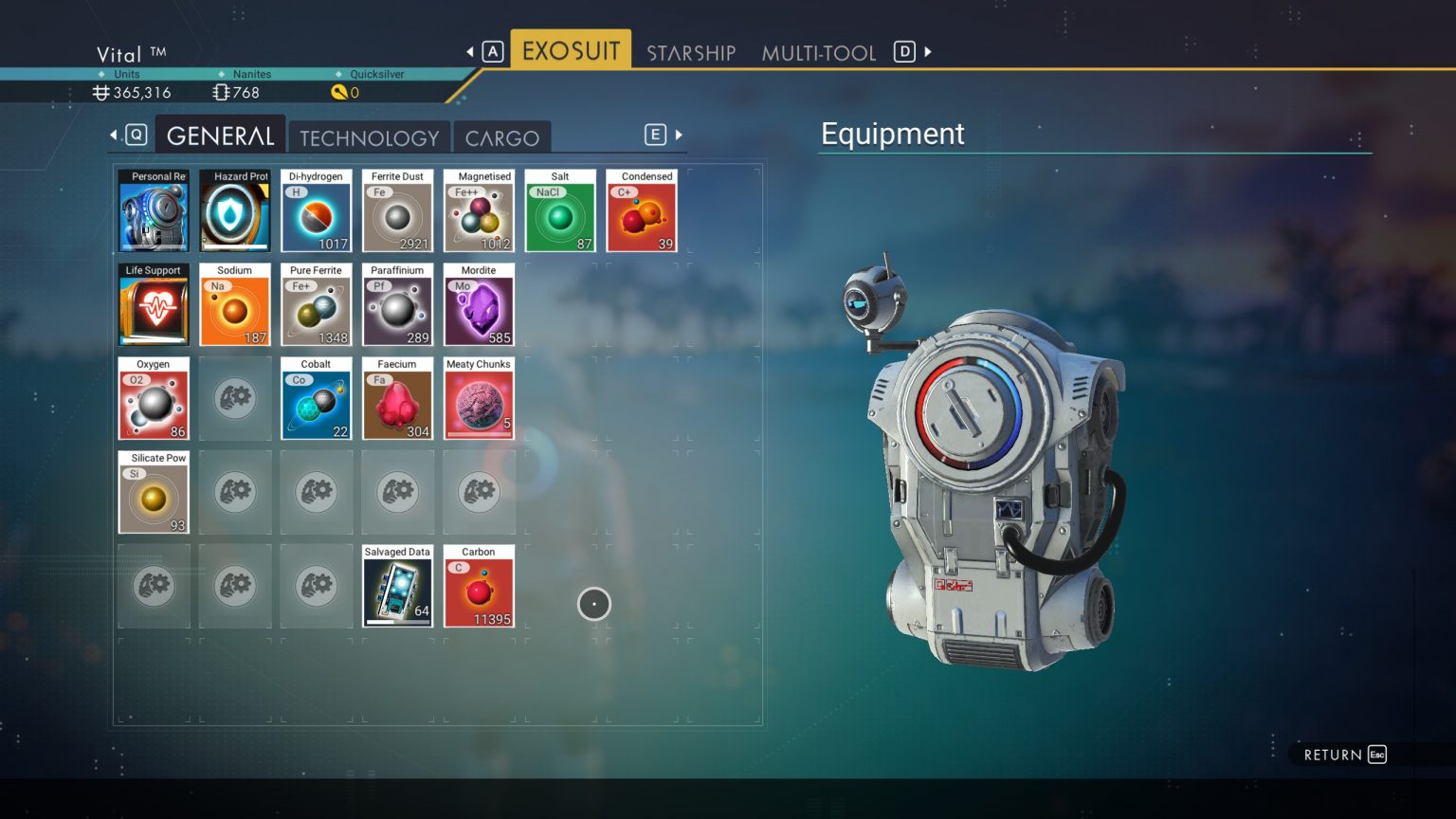Select the Sodium stack
The width and height of the screenshot is (1456, 819).
pos(235,305)
